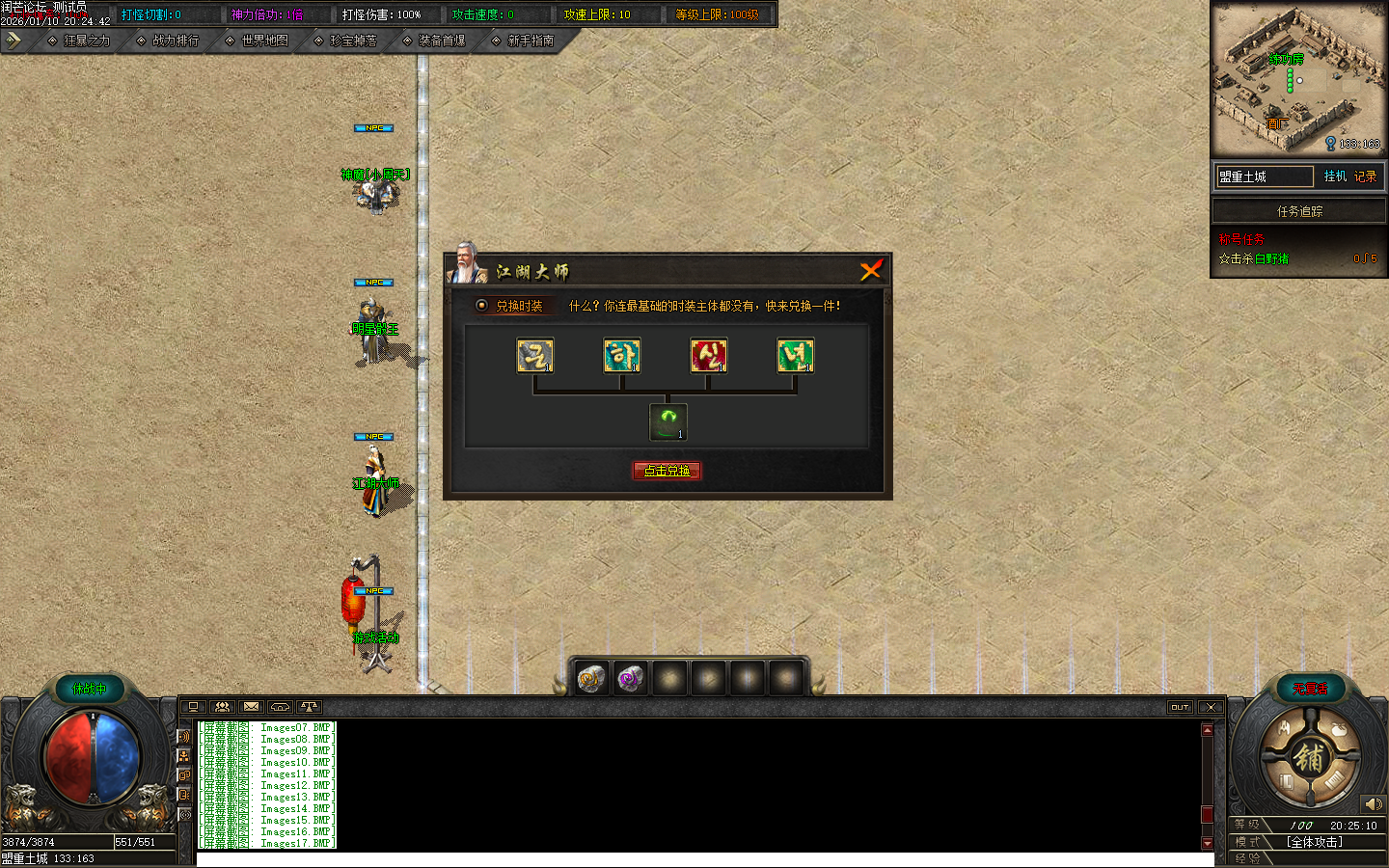Open the shop house icon in chat toolbar

[x=280, y=707]
